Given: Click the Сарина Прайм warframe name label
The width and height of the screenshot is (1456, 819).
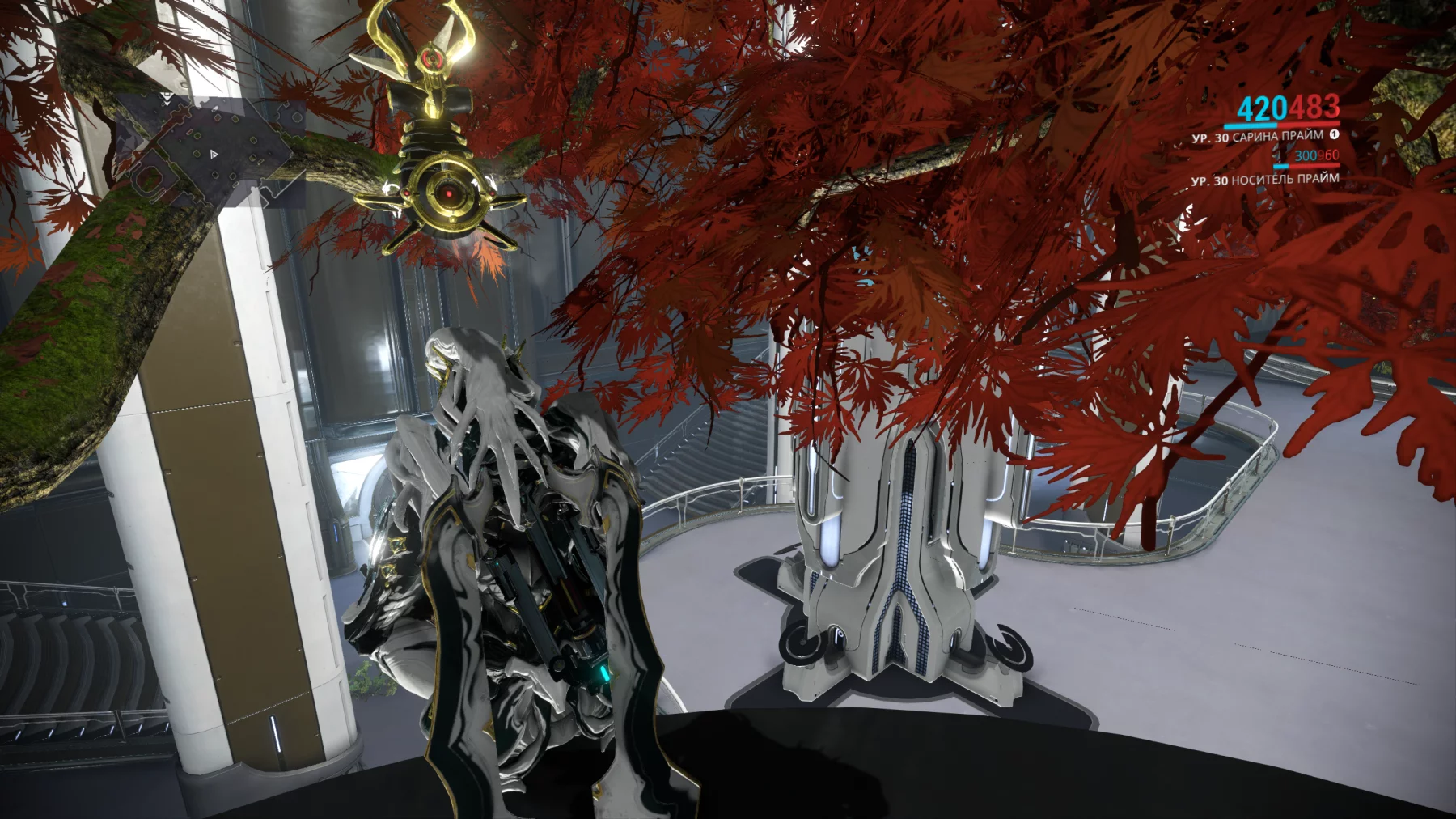Looking at the screenshot, I should (x=1277, y=137).
